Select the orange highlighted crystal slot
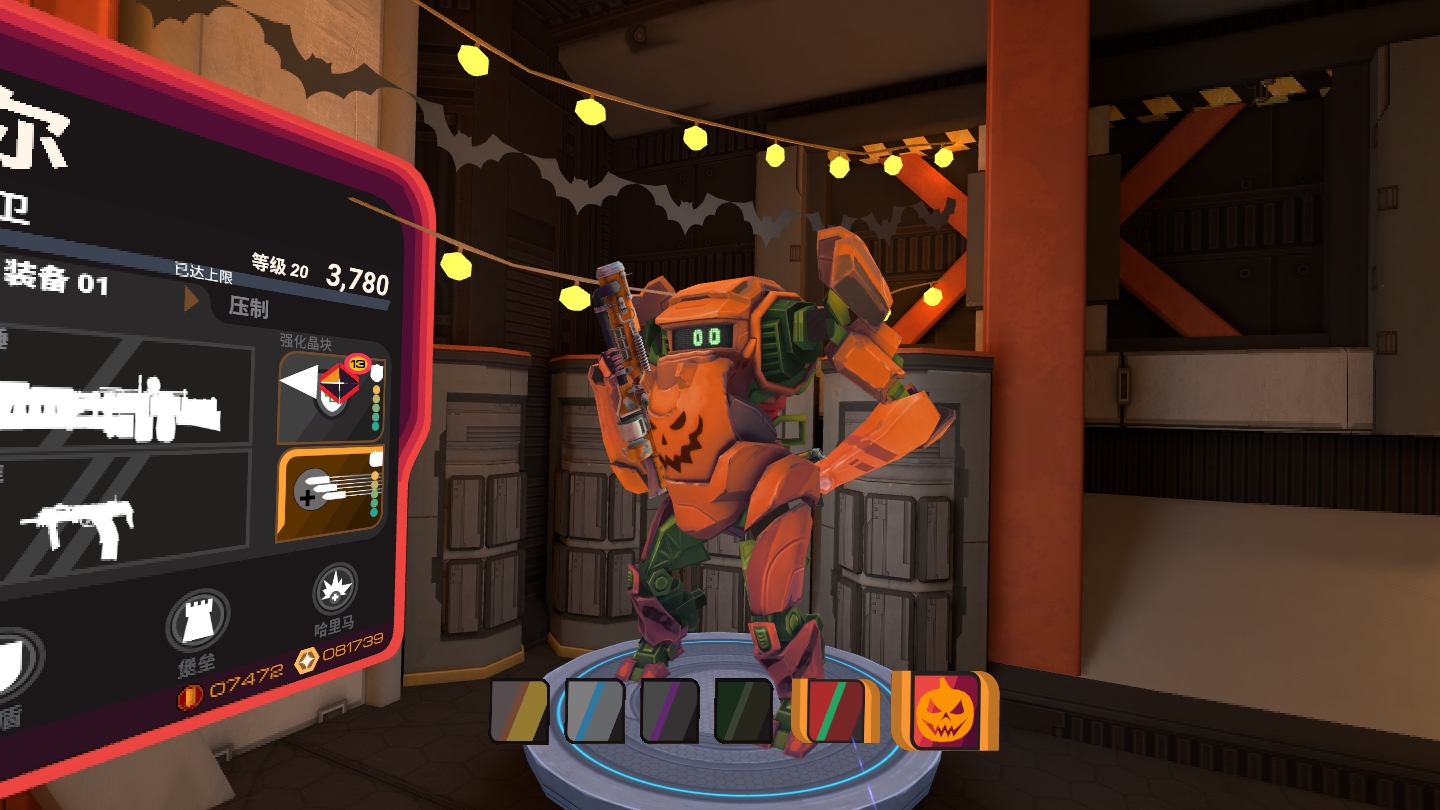Viewport: 1440px width, 810px height. pyautogui.click(x=330, y=494)
